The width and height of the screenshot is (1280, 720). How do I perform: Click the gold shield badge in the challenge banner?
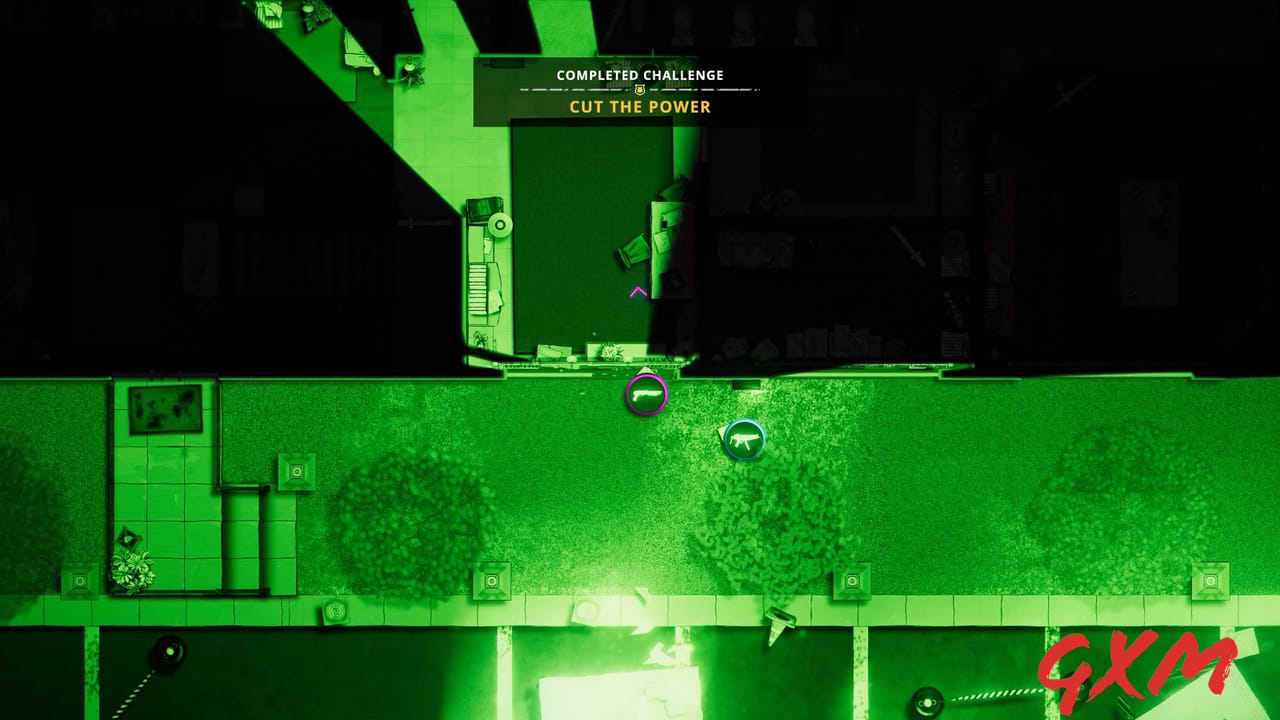(640, 89)
